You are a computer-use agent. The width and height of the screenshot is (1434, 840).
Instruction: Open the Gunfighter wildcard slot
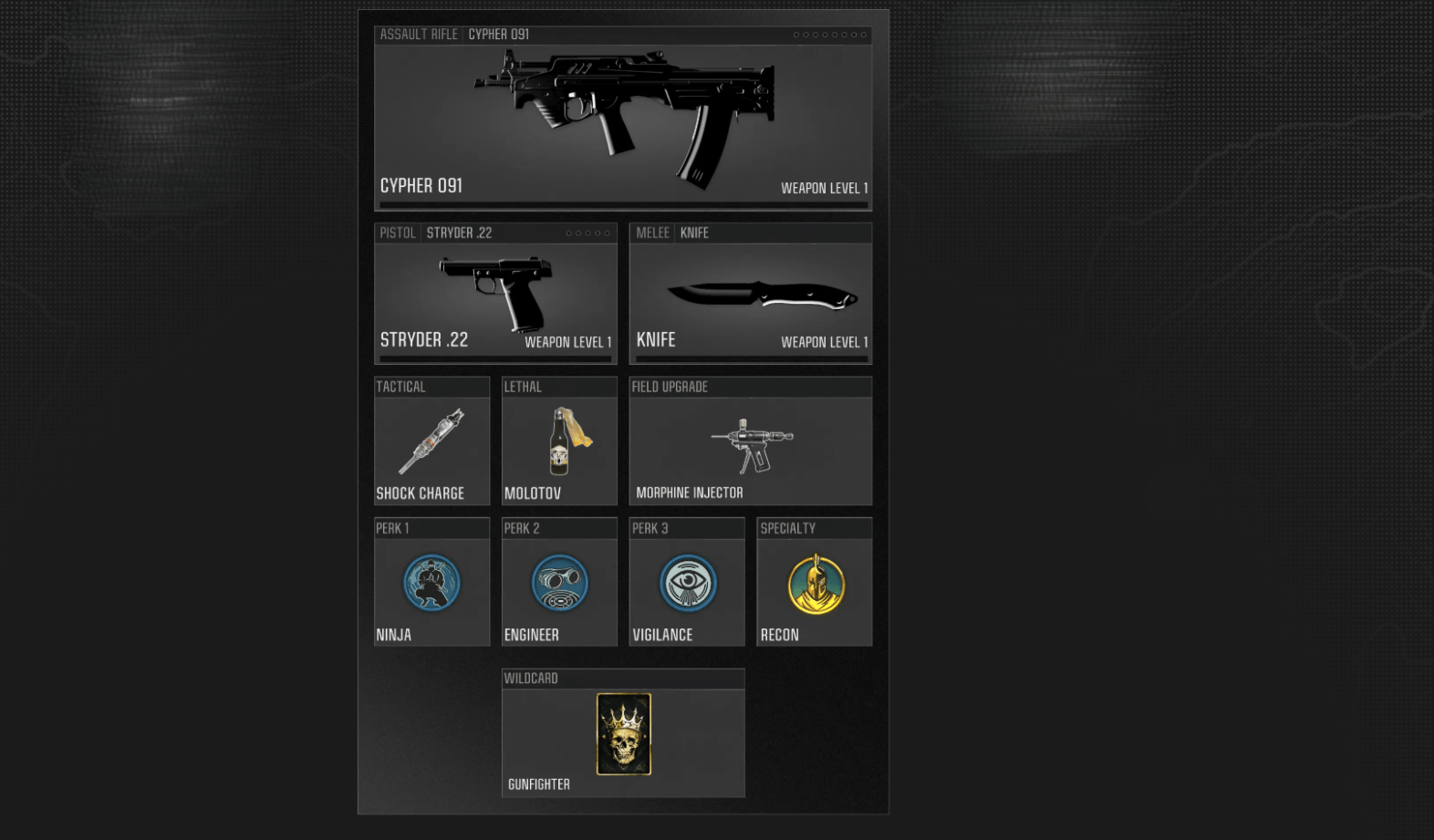point(623,734)
